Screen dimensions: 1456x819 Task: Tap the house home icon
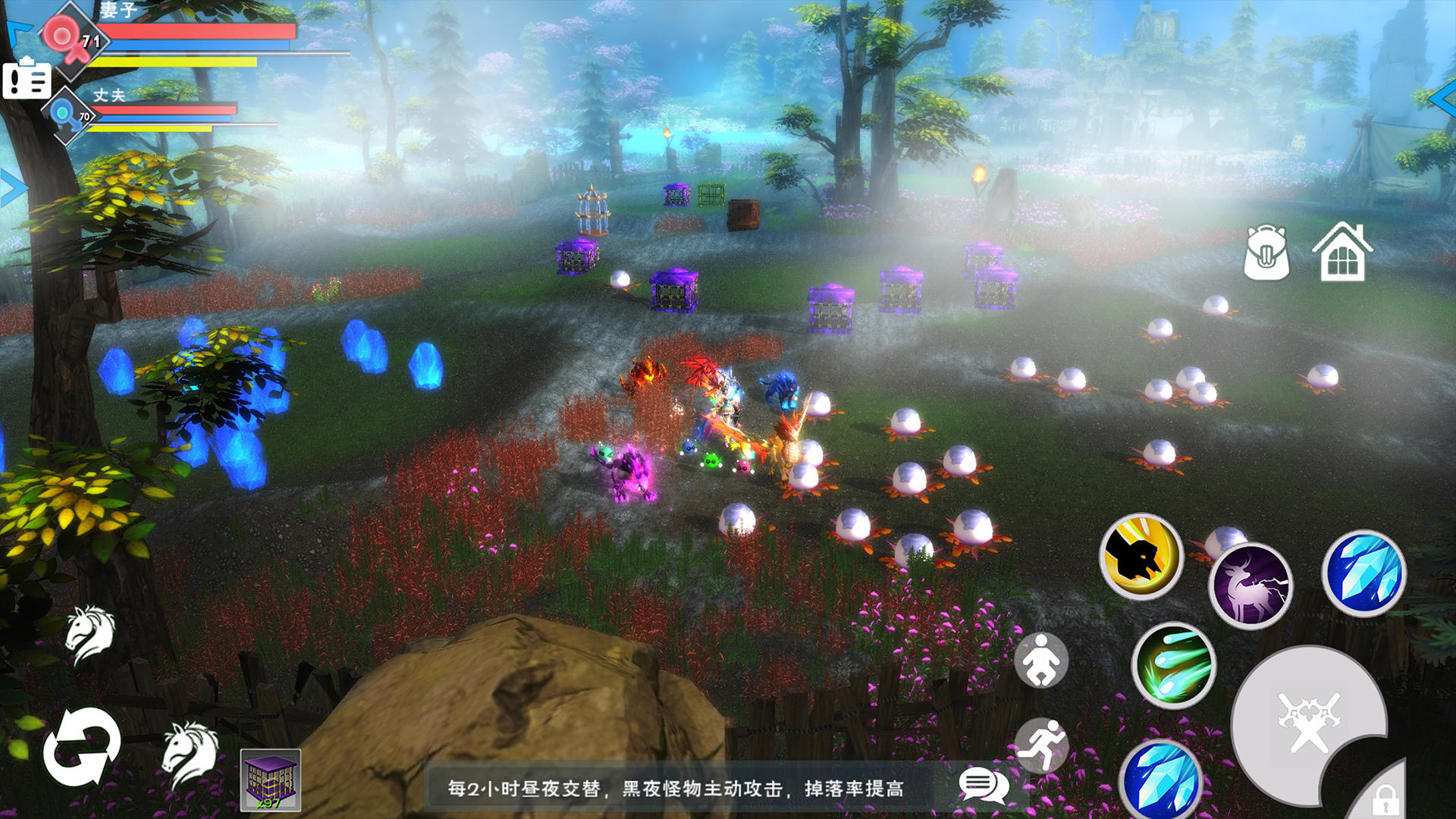point(1342,253)
